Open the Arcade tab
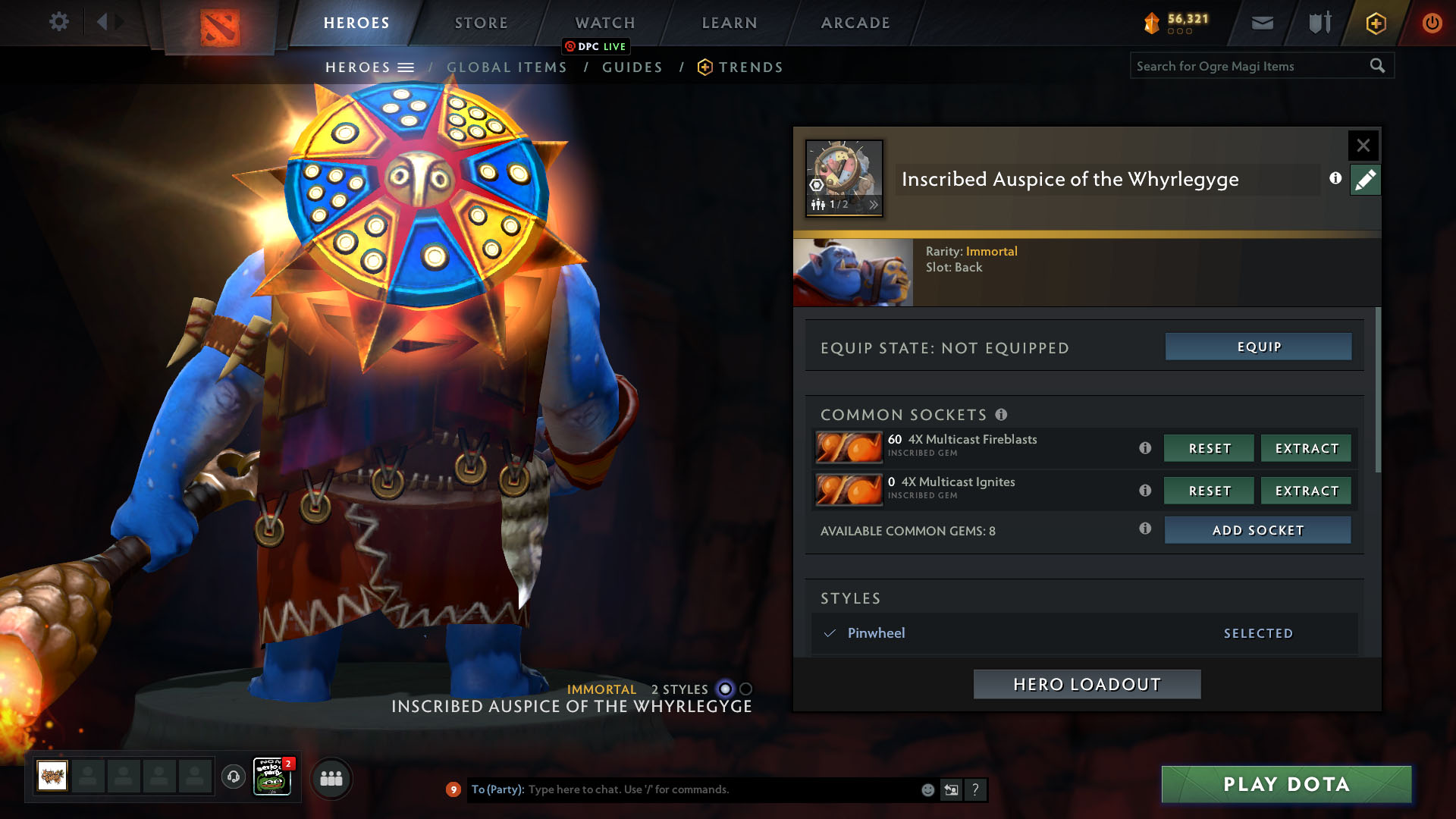The image size is (1456, 819). [x=855, y=23]
